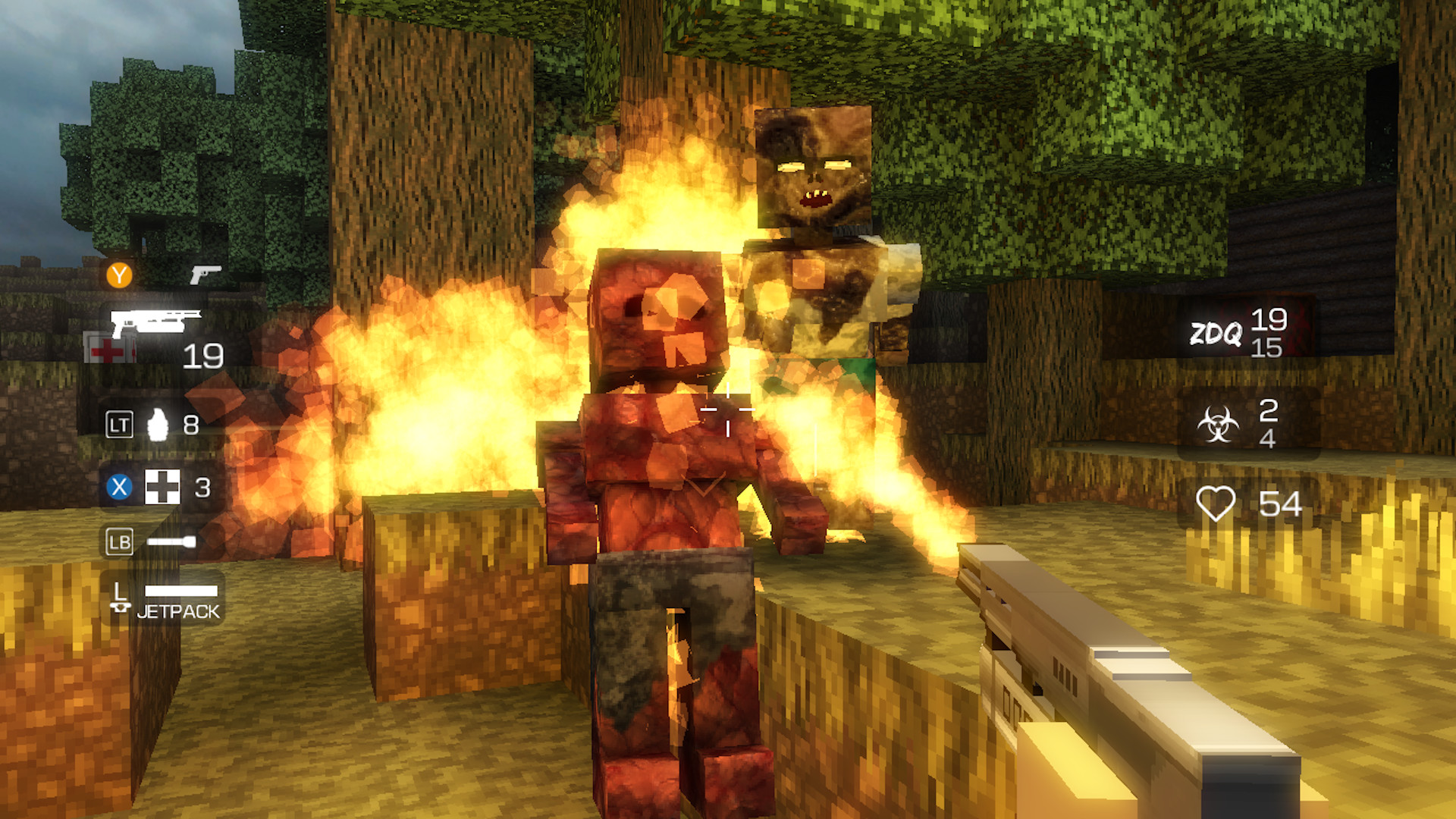Toggle the LB flashlight prompt

point(118,541)
